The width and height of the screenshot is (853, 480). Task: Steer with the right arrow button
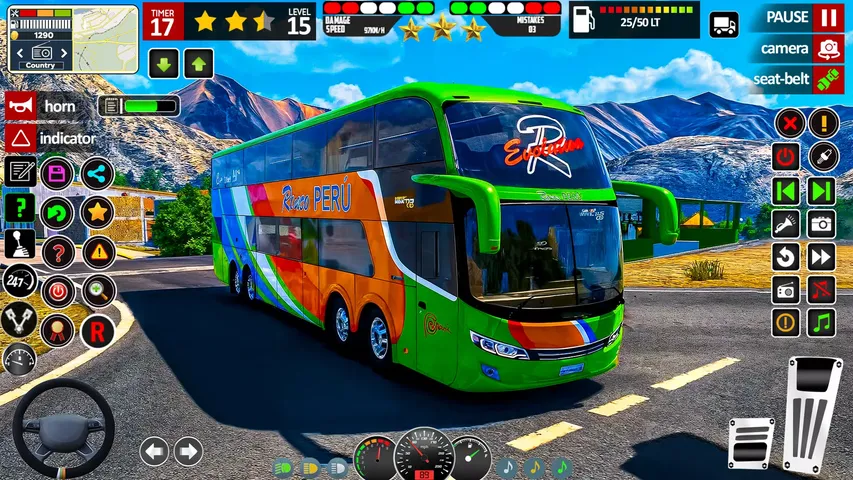click(188, 451)
